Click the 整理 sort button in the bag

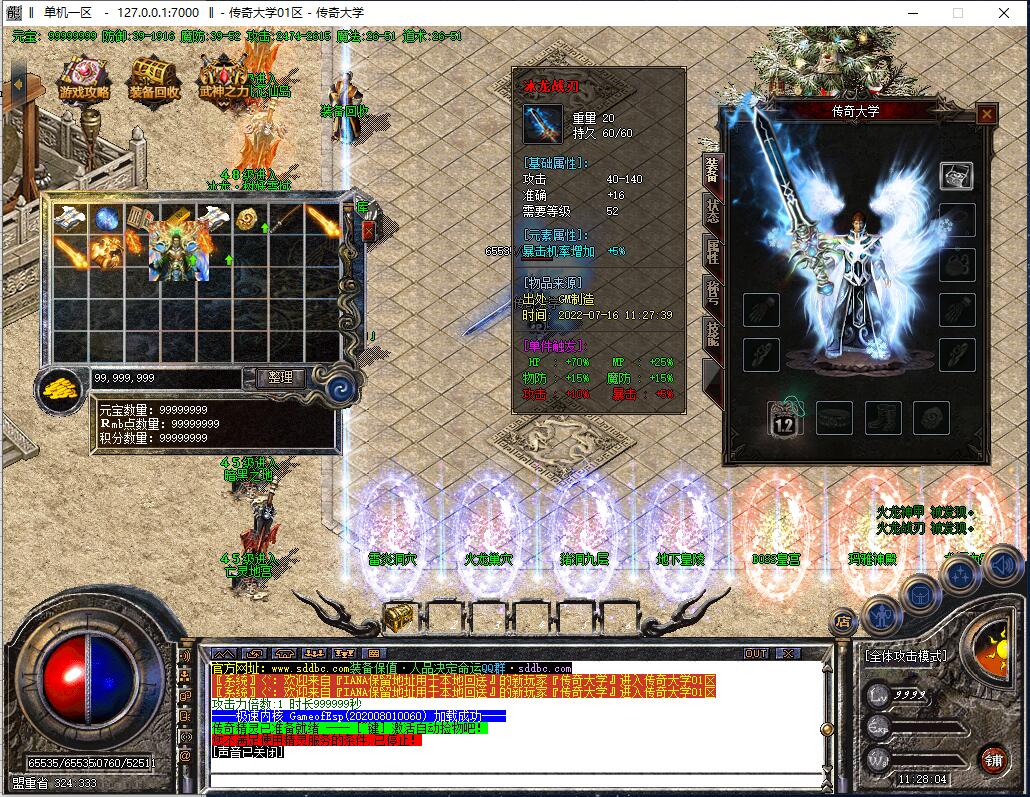point(280,377)
